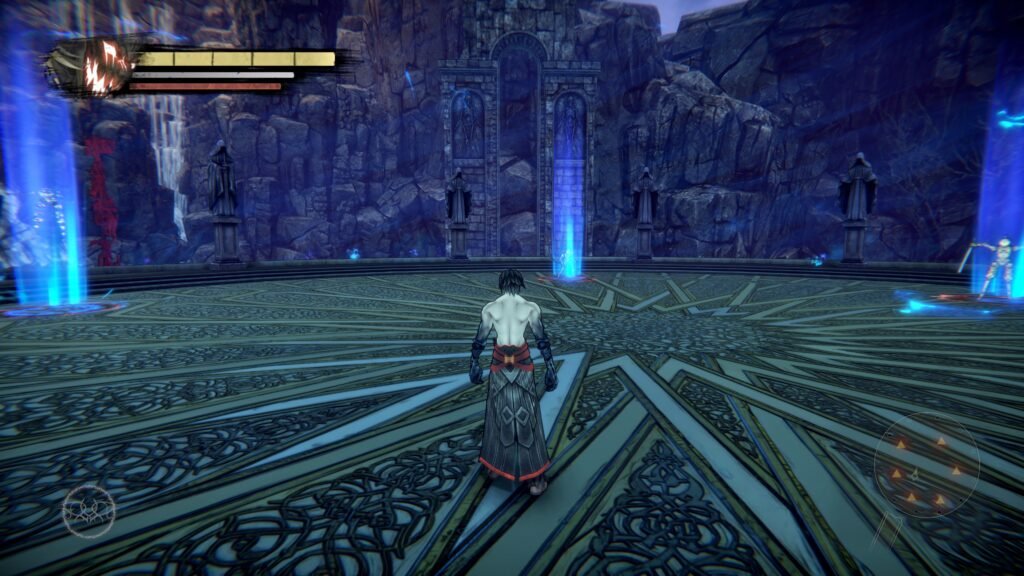This screenshot has height=576, width=1024.
Task: Click the circular radar minimap
Action: pos(926,464)
